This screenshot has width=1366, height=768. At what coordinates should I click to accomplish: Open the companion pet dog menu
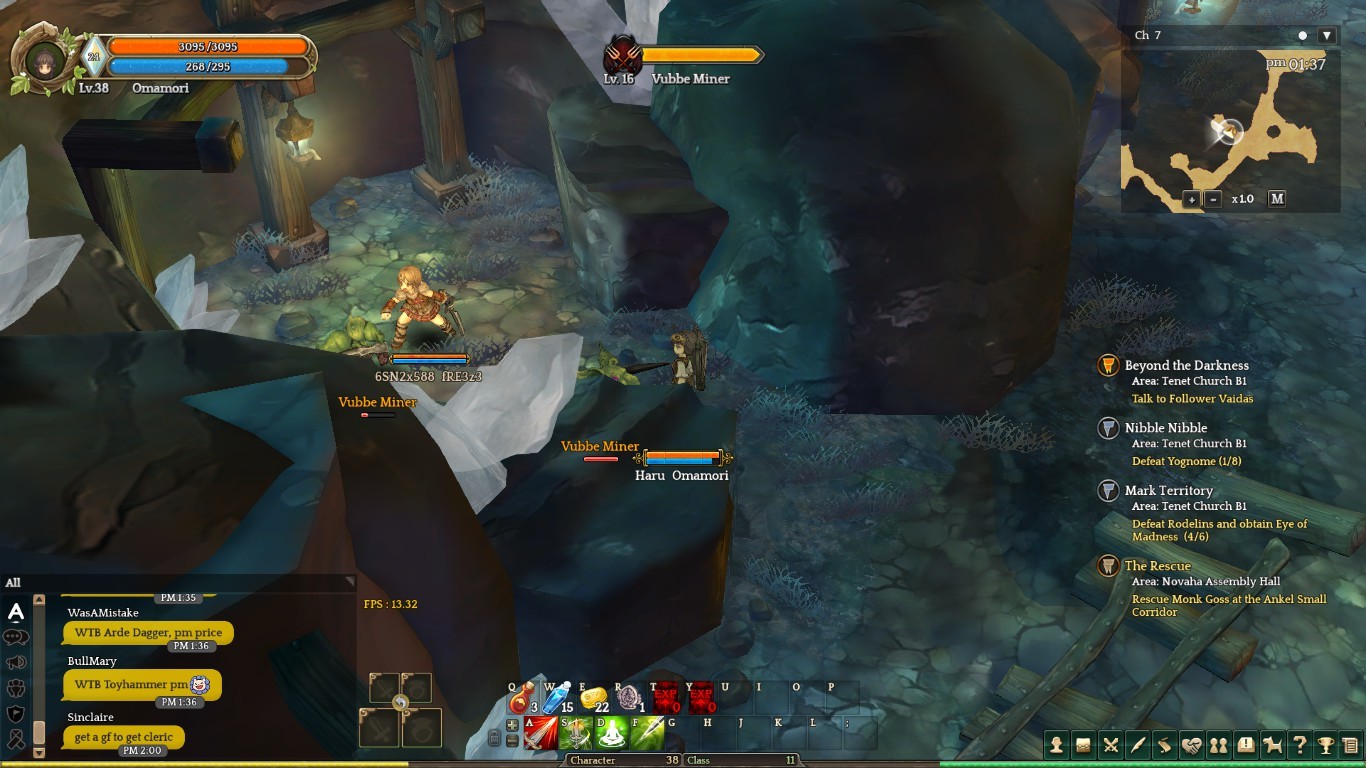click(1272, 745)
